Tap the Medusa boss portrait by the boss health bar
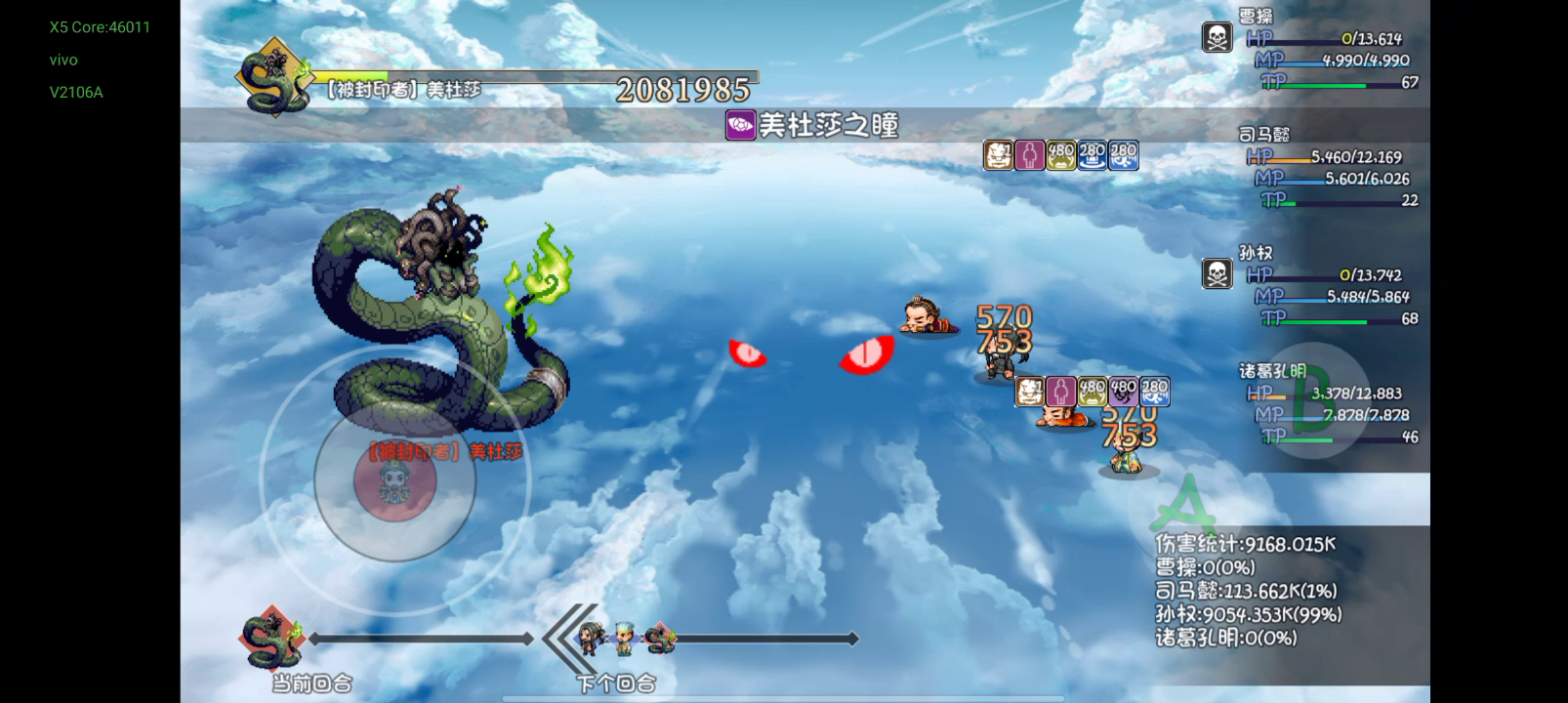The image size is (1568, 703). point(273,78)
